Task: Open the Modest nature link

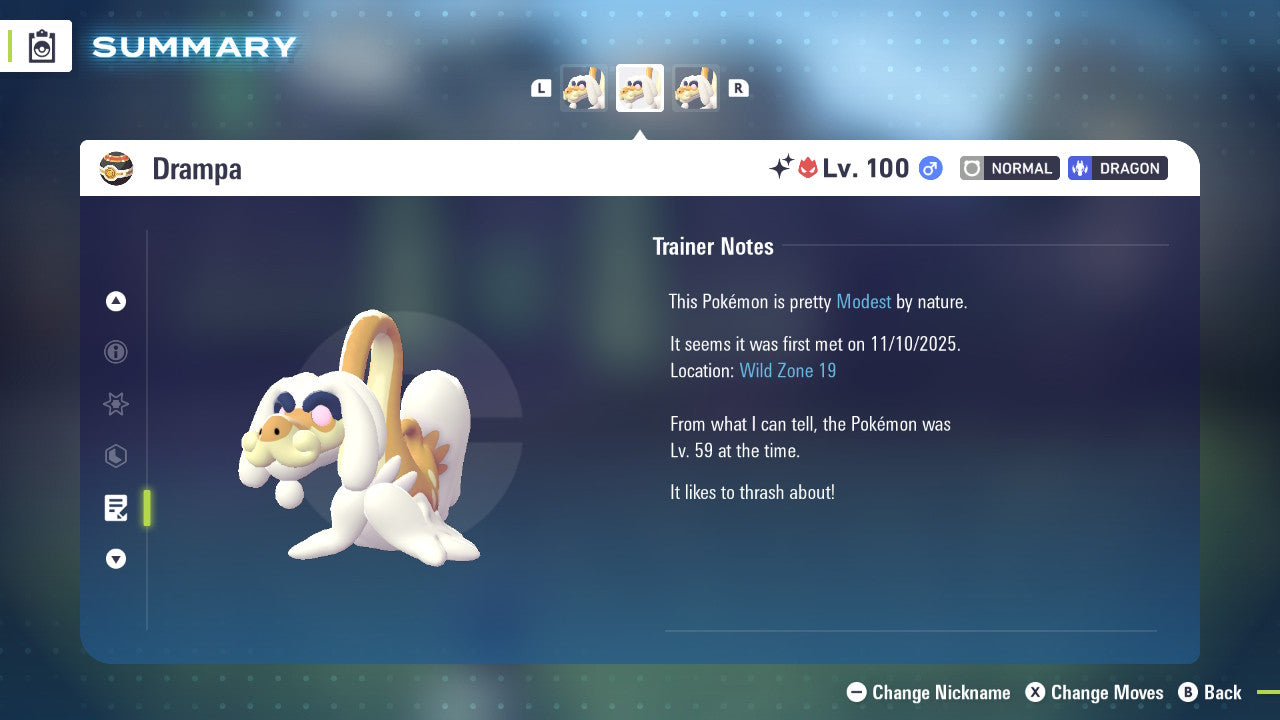Action: coord(863,301)
